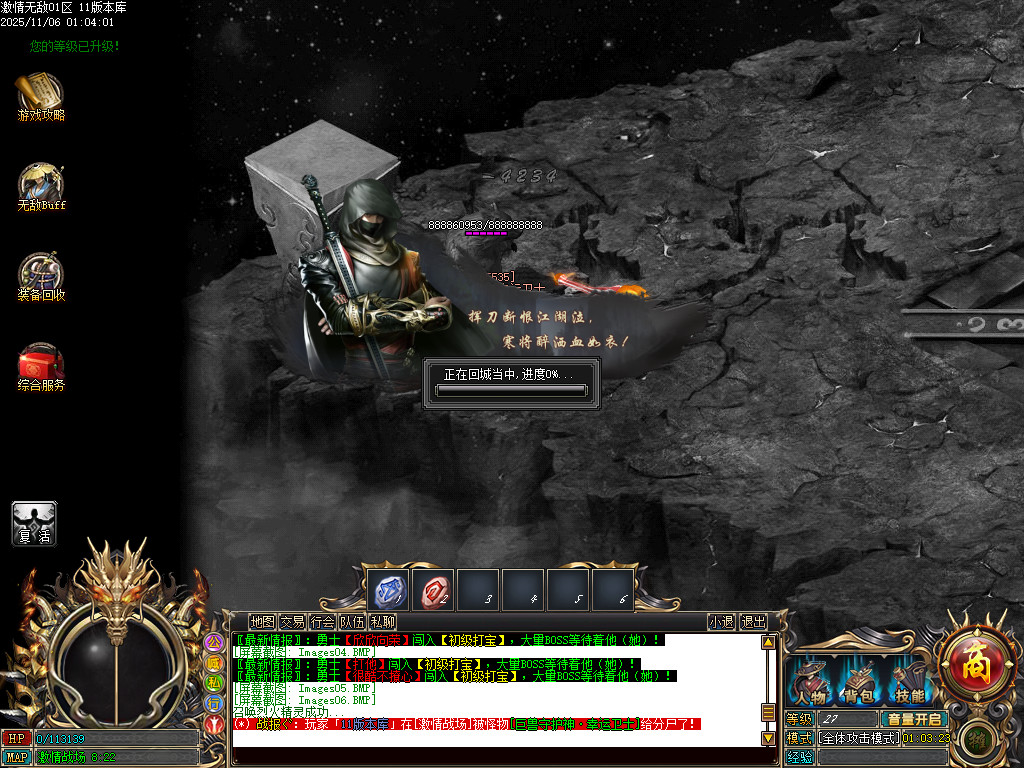The height and width of the screenshot is (768, 1024).
Task: Open the 无敌Buff menu
Action: pyautogui.click(x=40, y=184)
